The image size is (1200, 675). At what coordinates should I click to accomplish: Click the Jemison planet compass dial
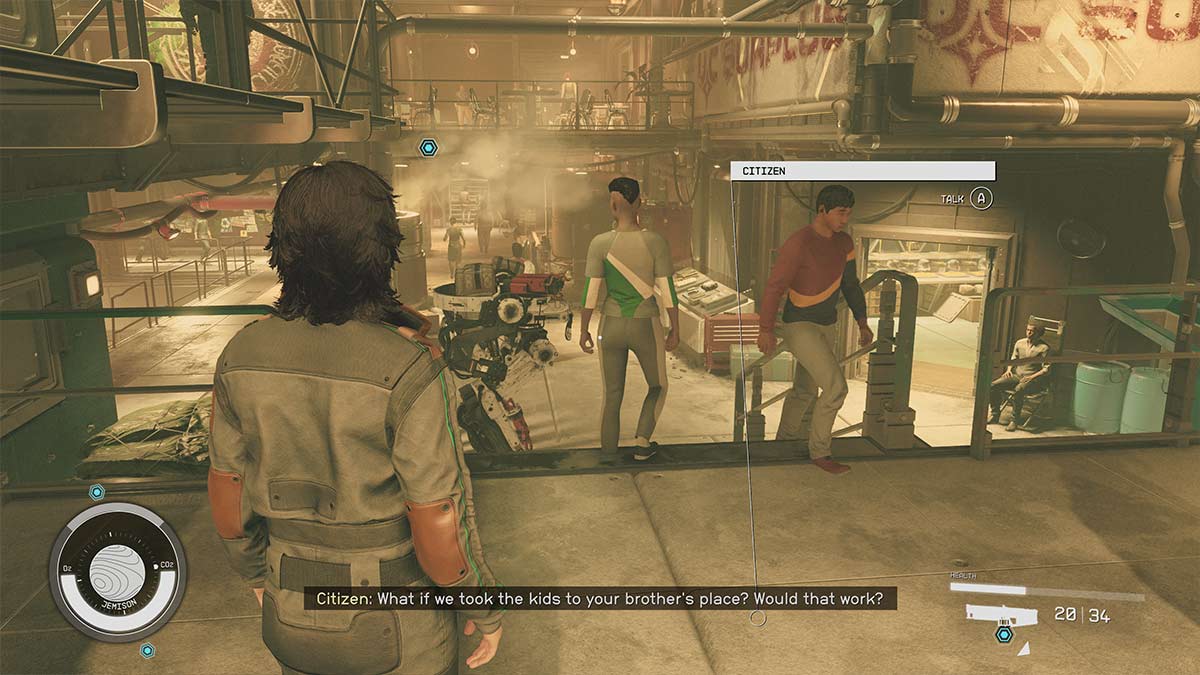(x=118, y=571)
